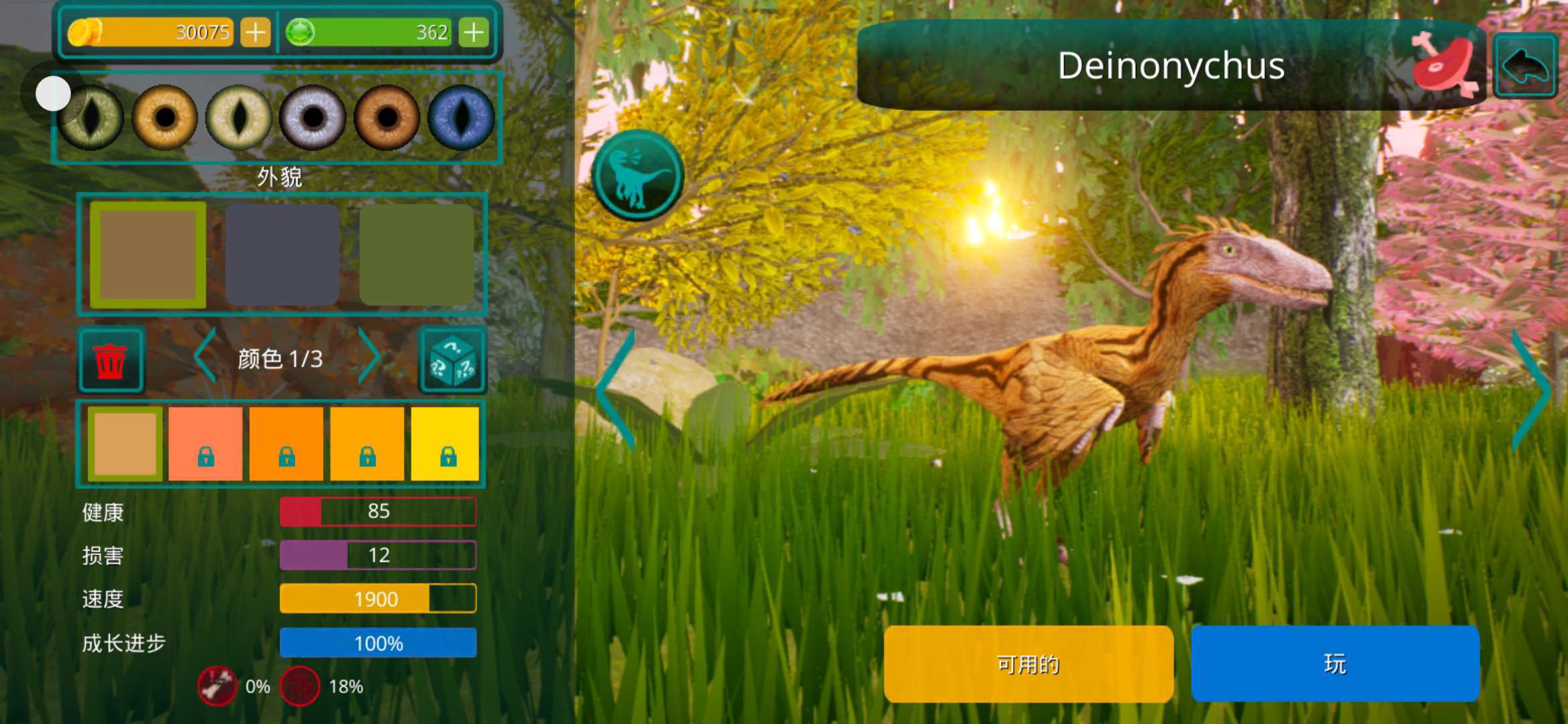Open the roaring dinosaur round icon

pos(637,176)
